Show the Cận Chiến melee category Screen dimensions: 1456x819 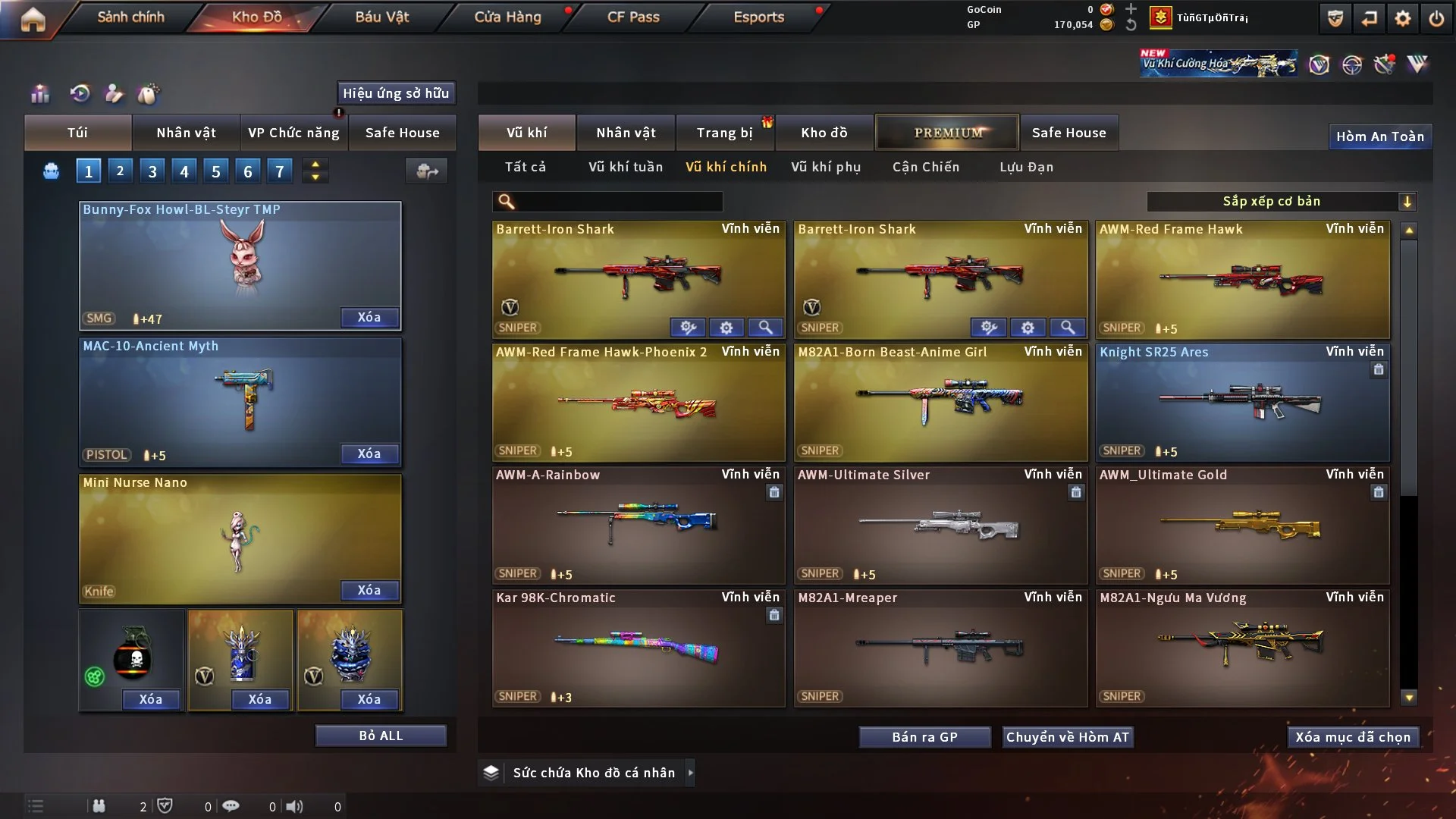point(926,167)
